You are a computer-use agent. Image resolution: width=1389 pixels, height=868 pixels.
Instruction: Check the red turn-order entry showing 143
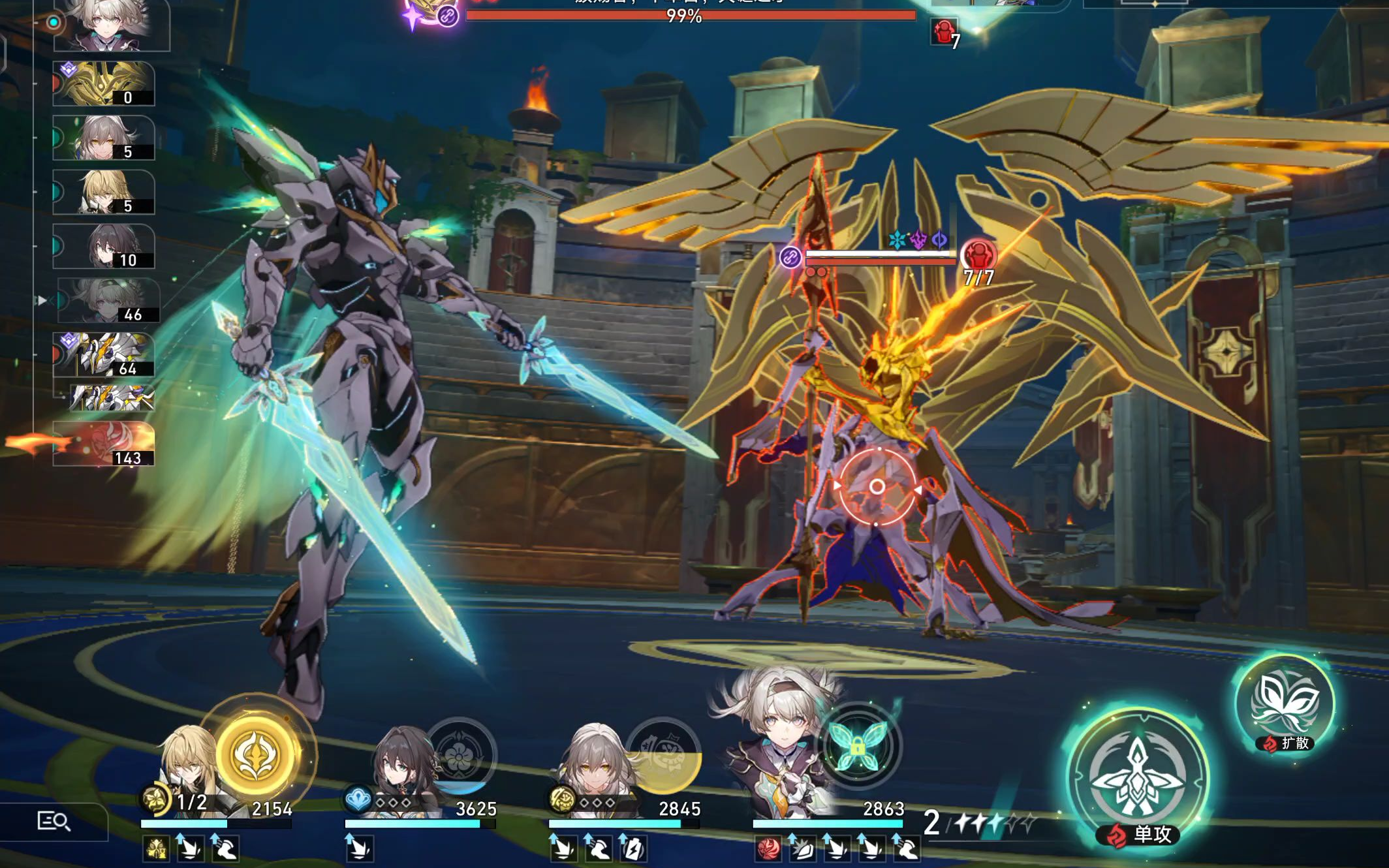tap(104, 444)
